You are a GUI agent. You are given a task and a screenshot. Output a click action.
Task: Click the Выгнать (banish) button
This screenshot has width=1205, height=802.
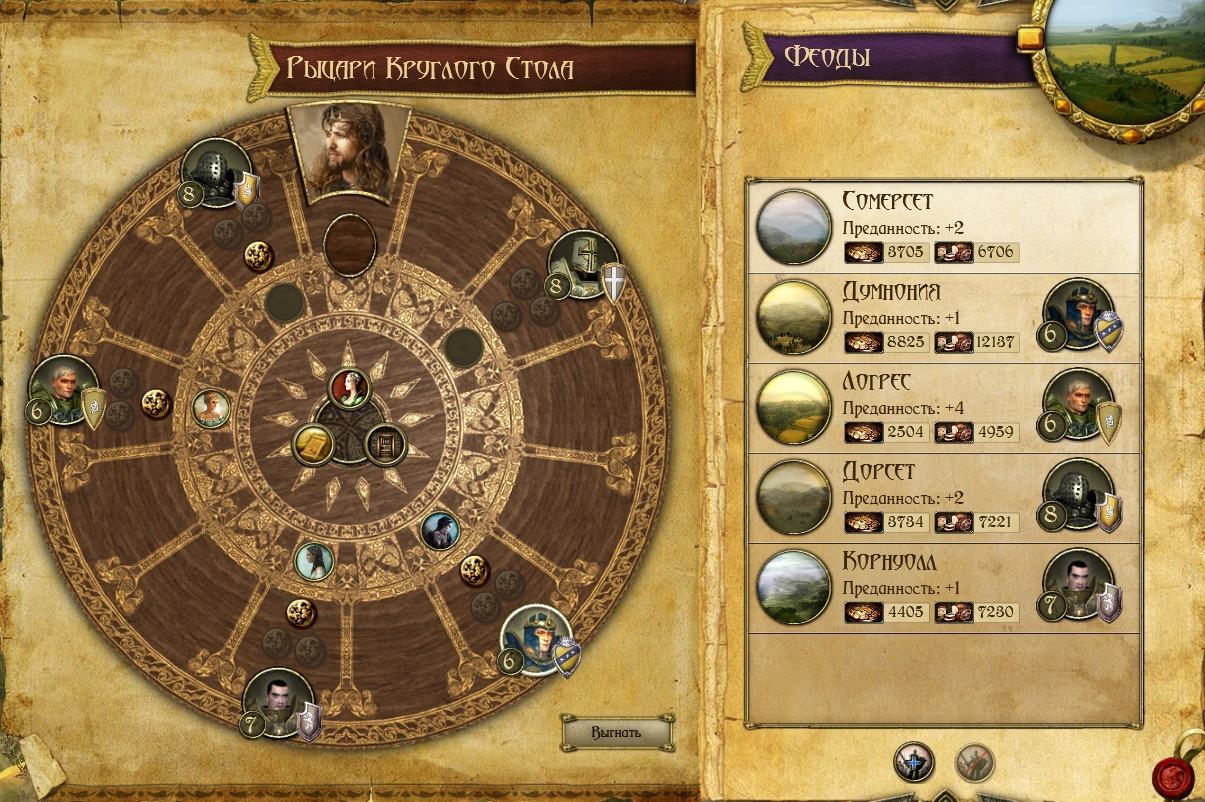click(616, 732)
